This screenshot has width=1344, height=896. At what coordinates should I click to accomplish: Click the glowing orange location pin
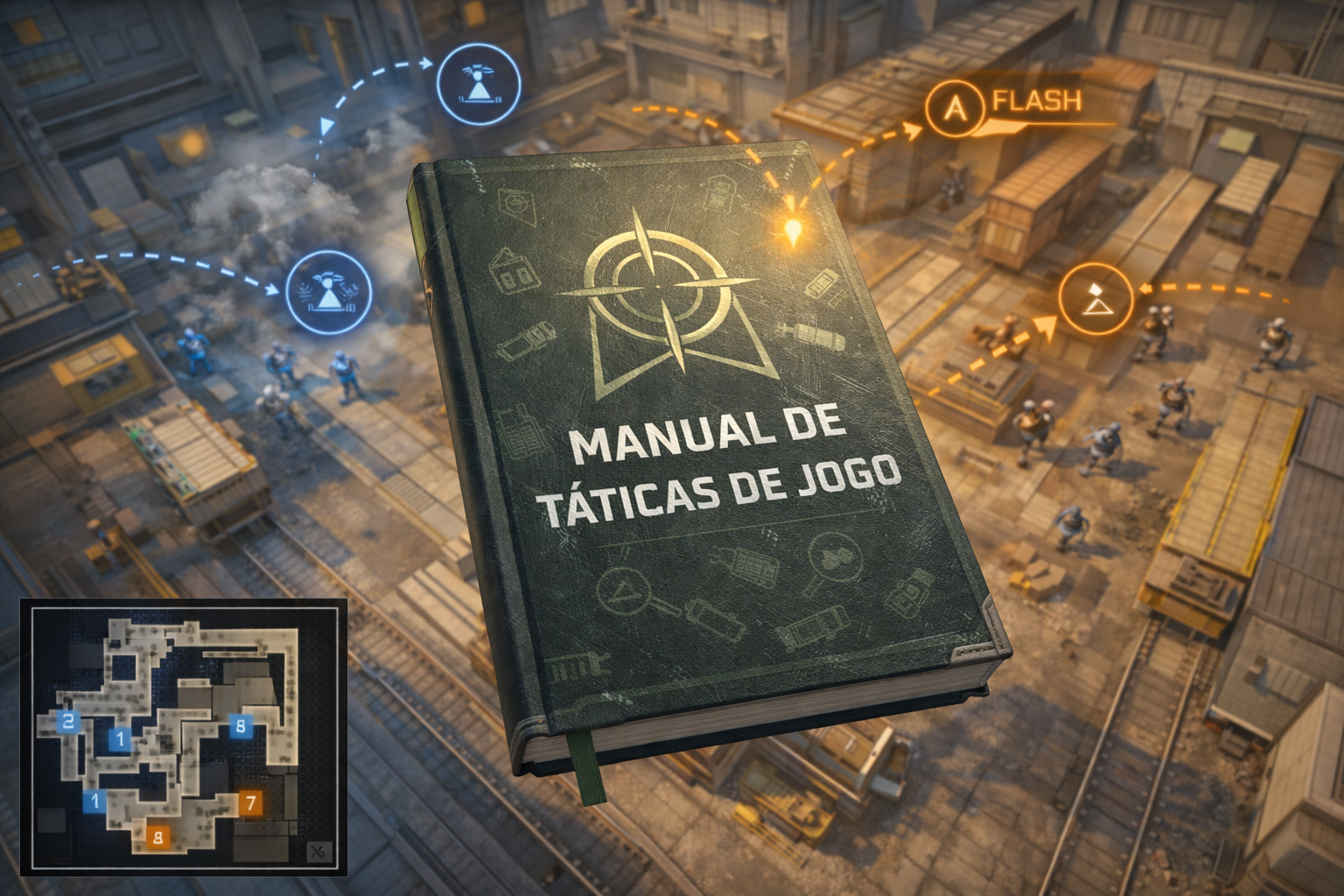pos(794,230)
